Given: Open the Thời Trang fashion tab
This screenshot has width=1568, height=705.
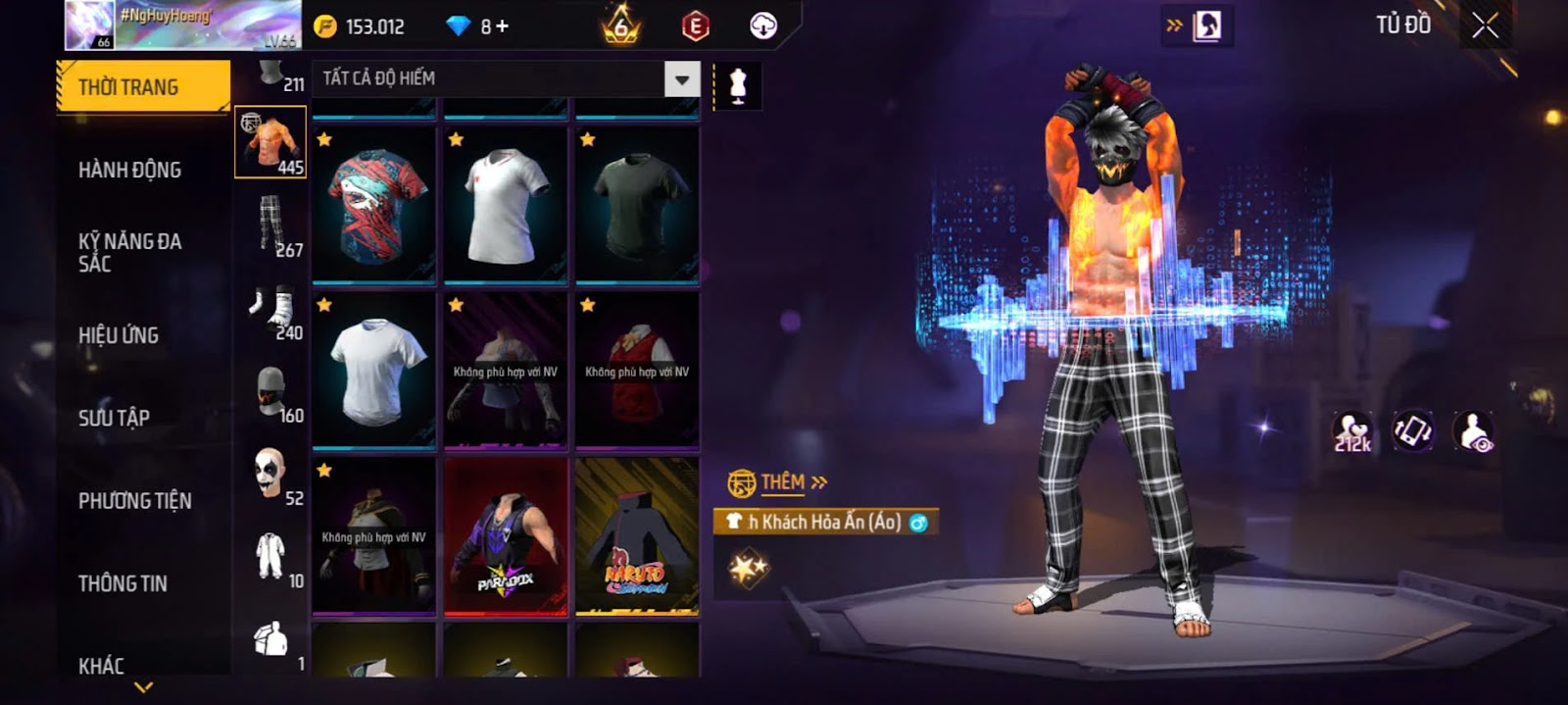Looking at the screenshot, I should pos(143,87).
